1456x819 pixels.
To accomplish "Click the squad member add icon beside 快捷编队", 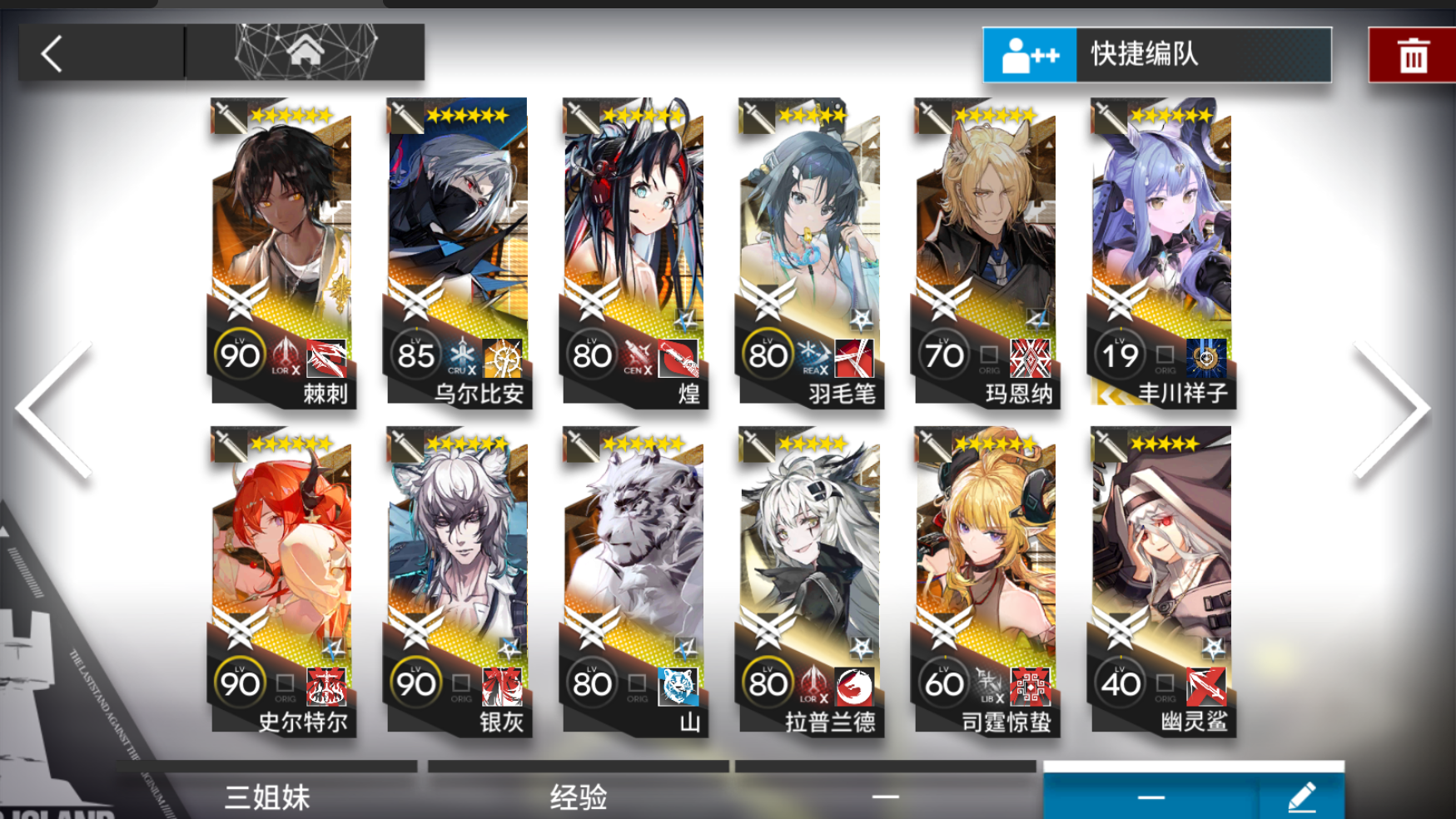I will tap(1031, 57).
